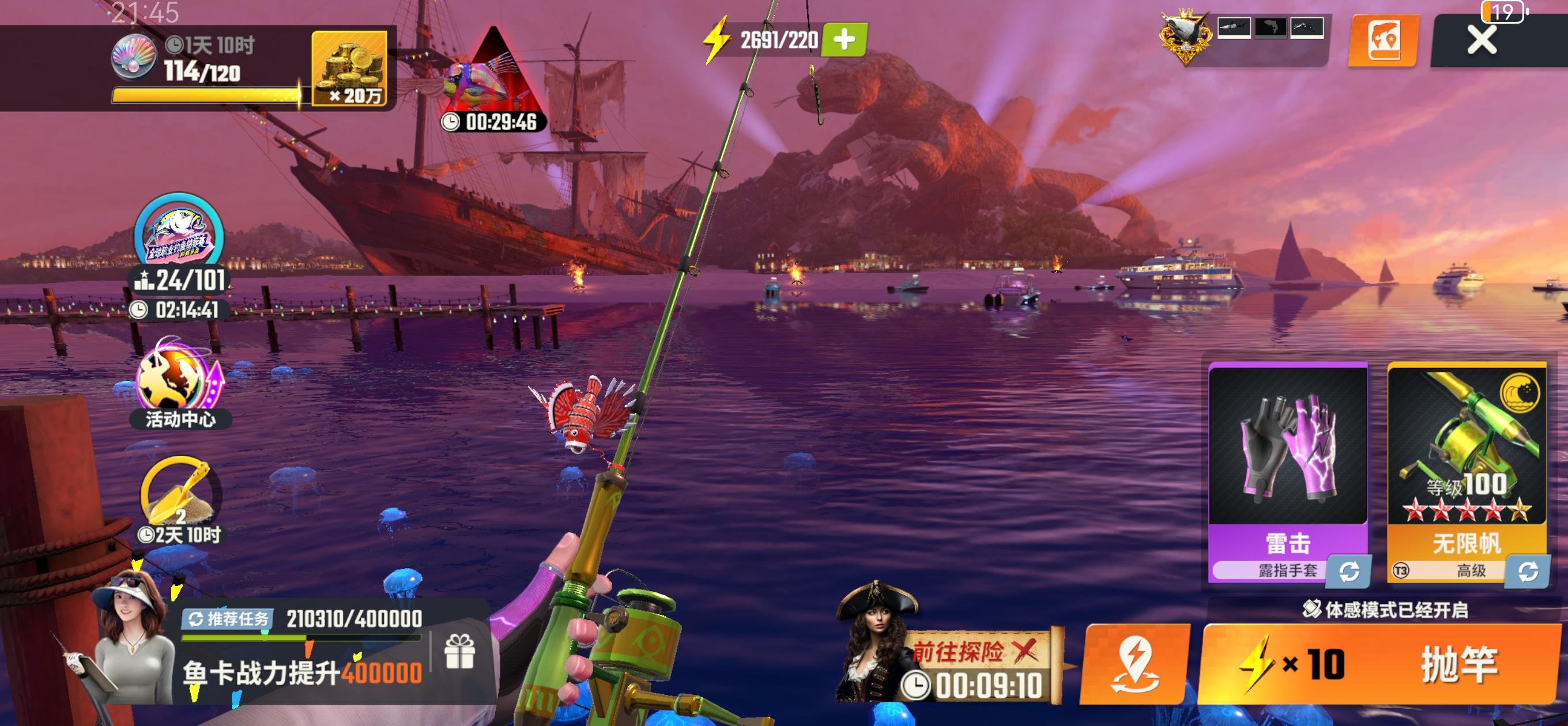Close the fishing screen with the X
1568x726 pixels.
pos(1481,41)
